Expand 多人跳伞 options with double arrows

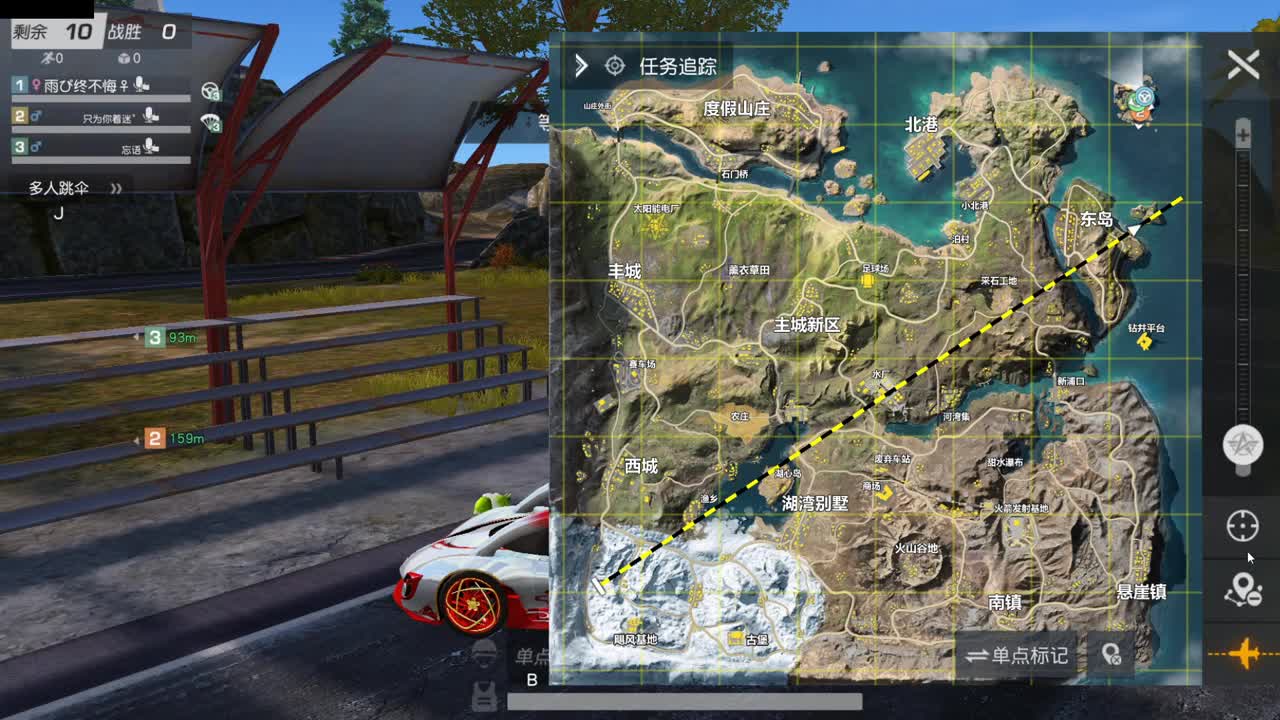coord(117,188)
